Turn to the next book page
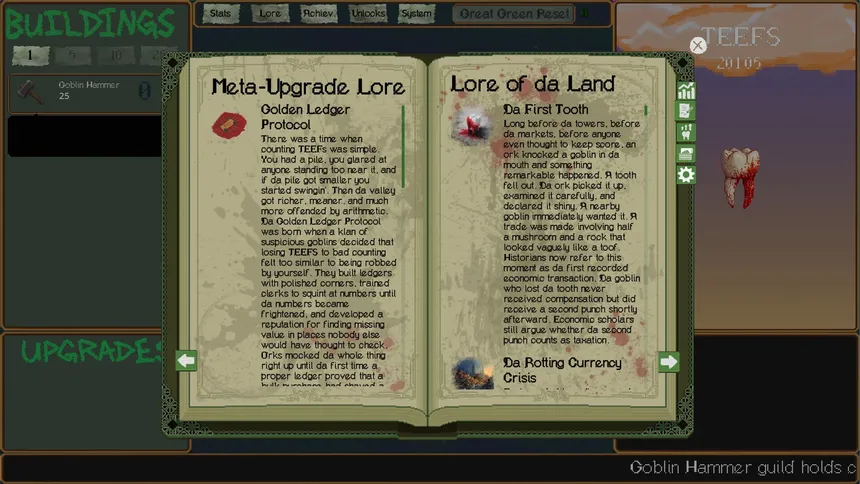This screenshot has width=860, height=484. click(x=669, y=361)
